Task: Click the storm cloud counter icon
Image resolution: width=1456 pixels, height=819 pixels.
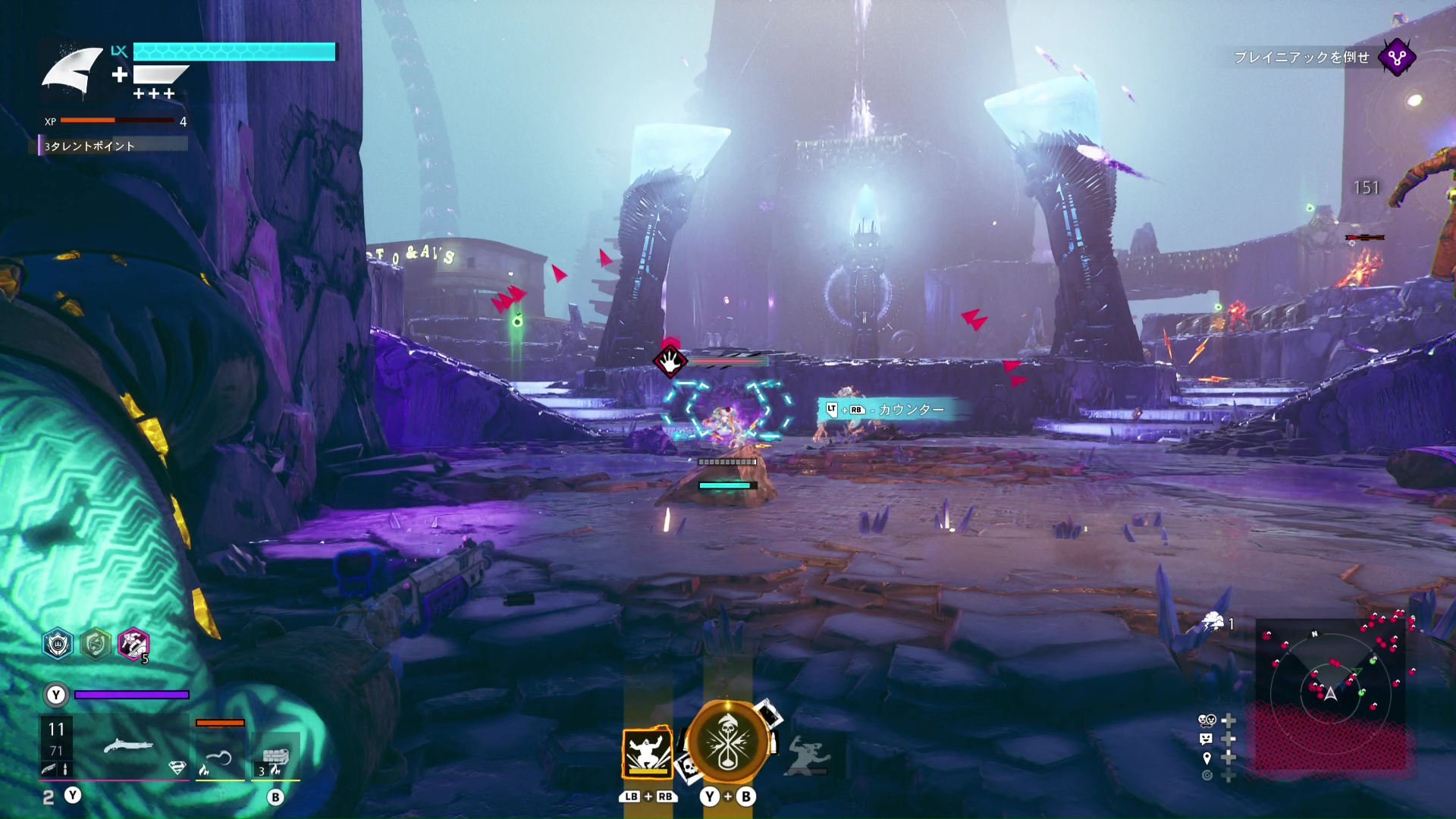Action: click(1213, 623)
